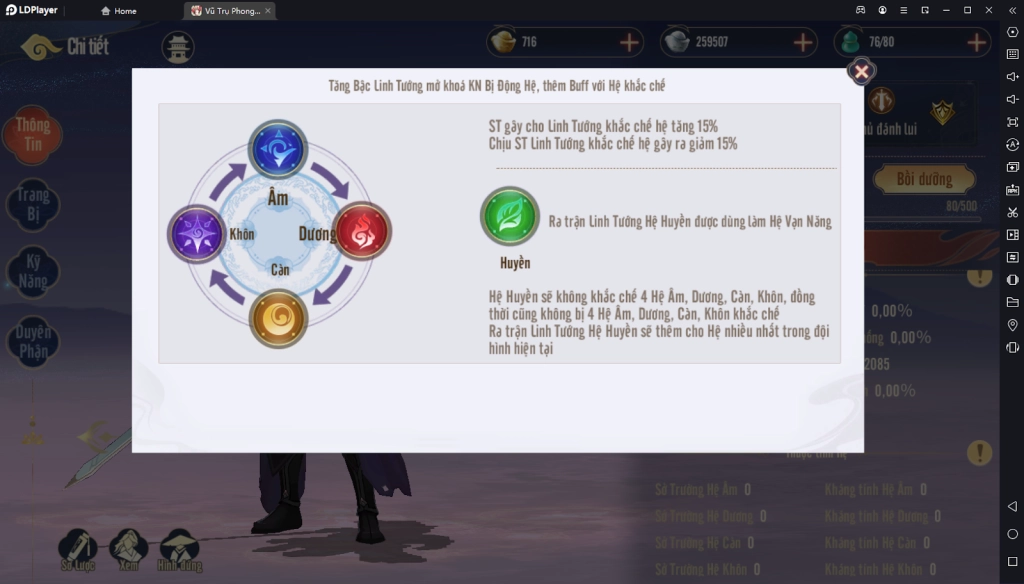Go back using the Chi tiết arrow
The image size is (1024, 584).
(40, 47)
